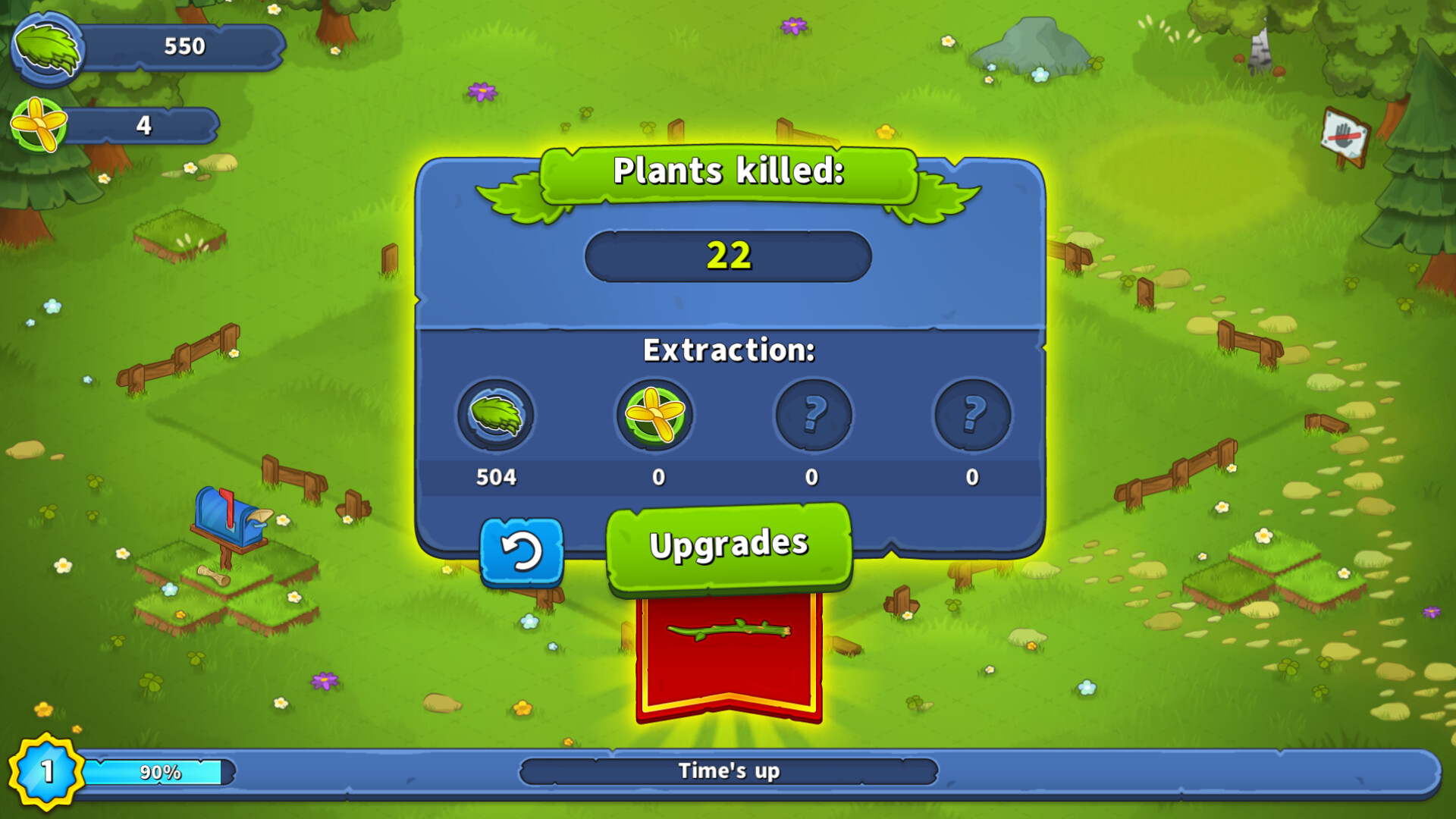
Task: Select the propeller extraction icon showing 0
Action: (656, 416)
